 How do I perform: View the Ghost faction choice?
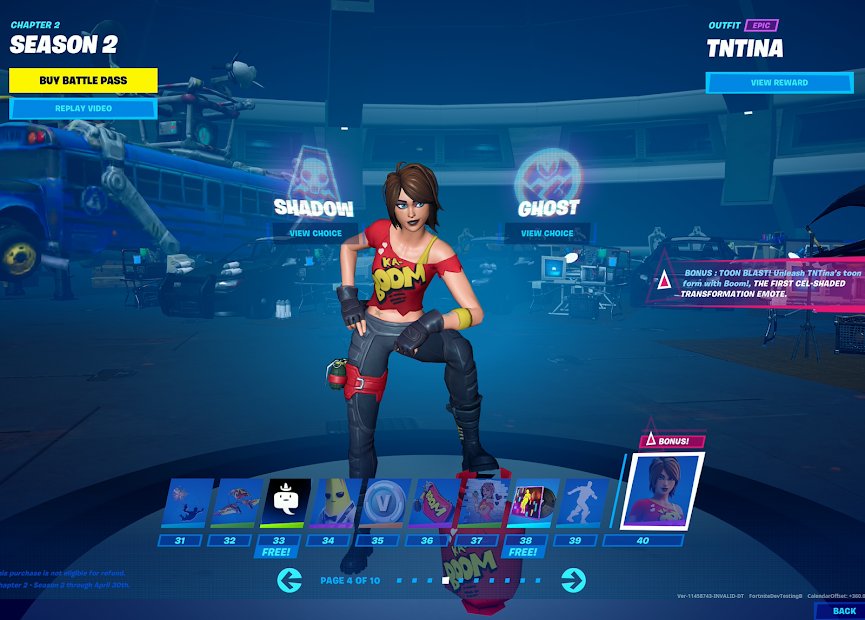pyautogui.click(x=547, y=233)
